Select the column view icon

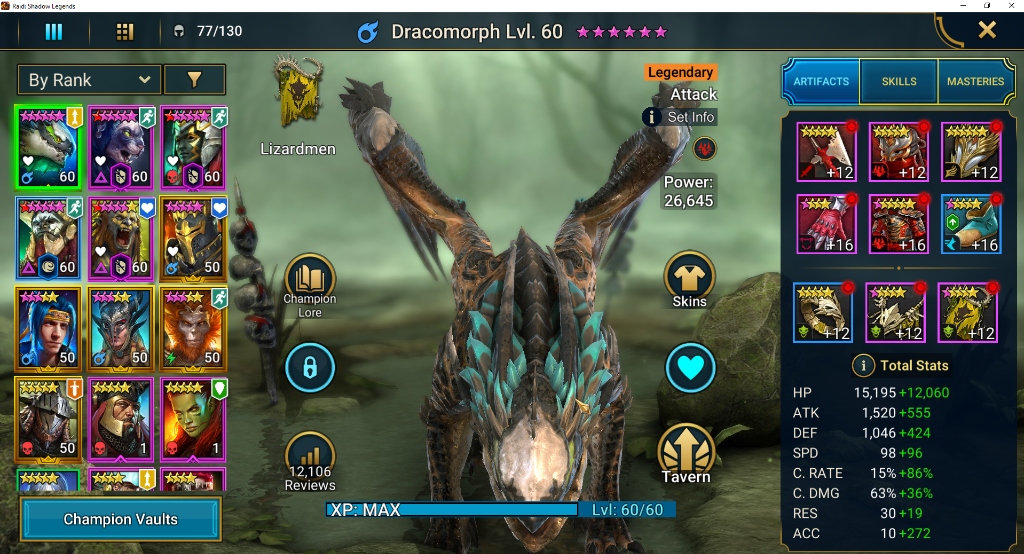[x=54, y=32]
